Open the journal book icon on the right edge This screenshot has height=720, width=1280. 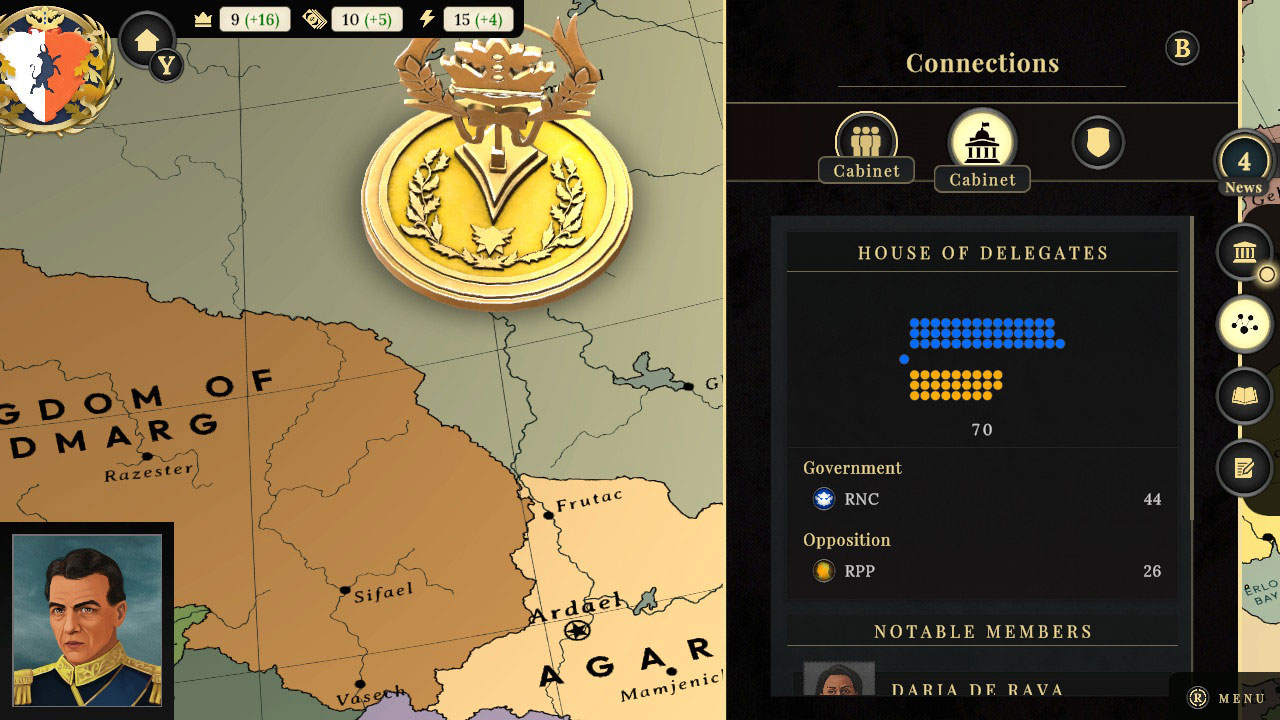[x=1244, y=396]
